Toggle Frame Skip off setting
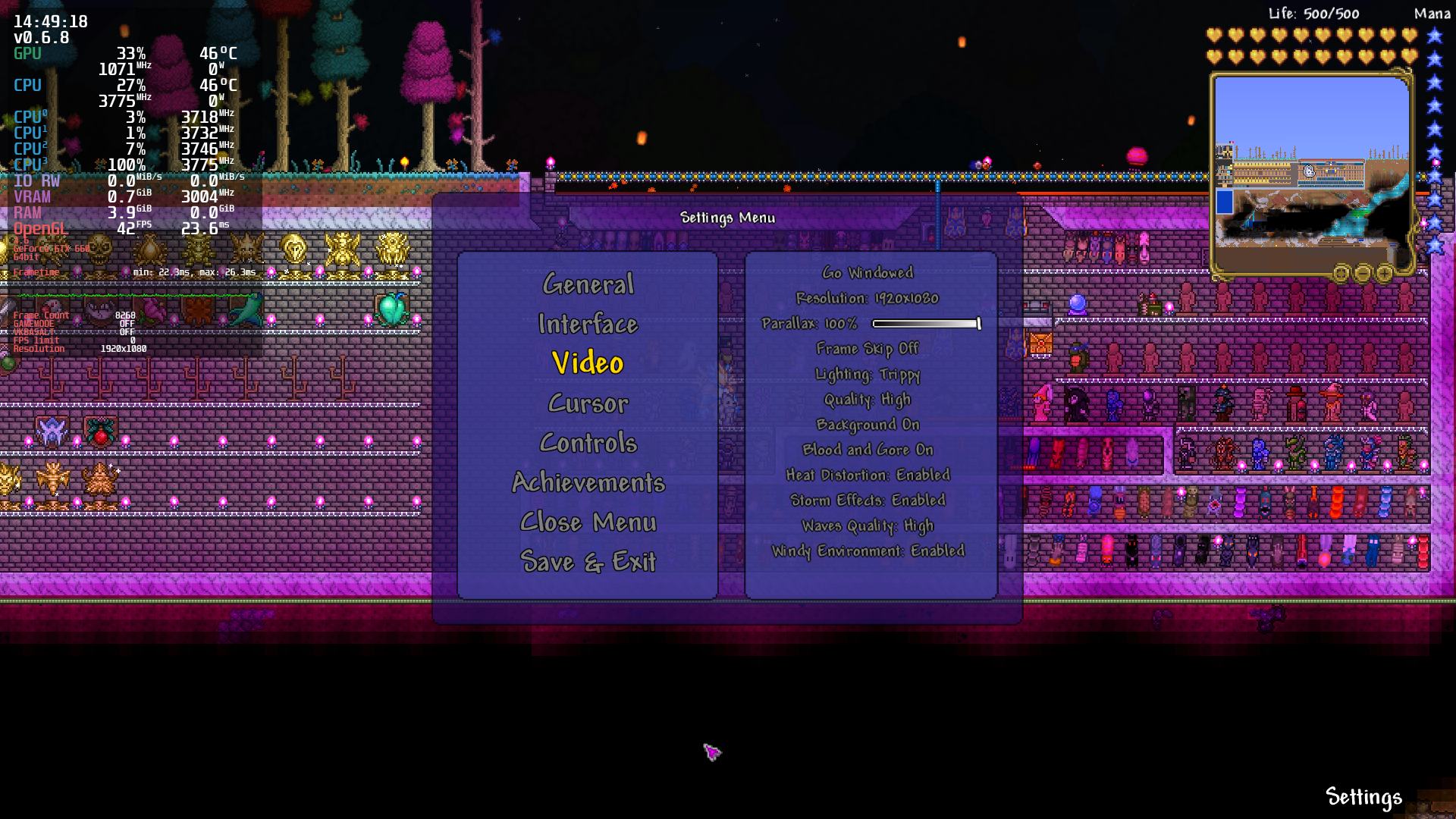This screenshot has width=1456, height=819. (867, 349)
